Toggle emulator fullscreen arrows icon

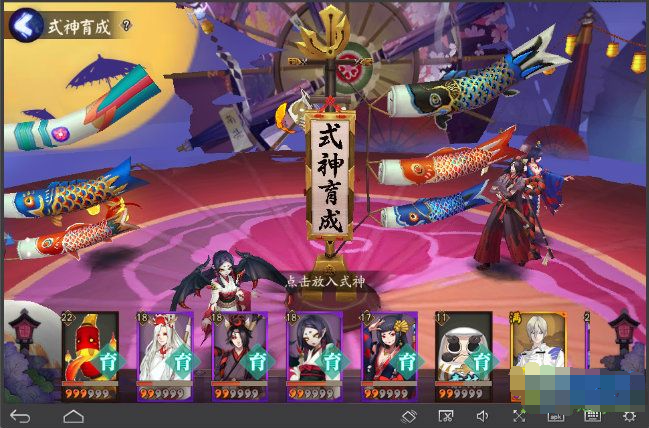tap(519, 415)
